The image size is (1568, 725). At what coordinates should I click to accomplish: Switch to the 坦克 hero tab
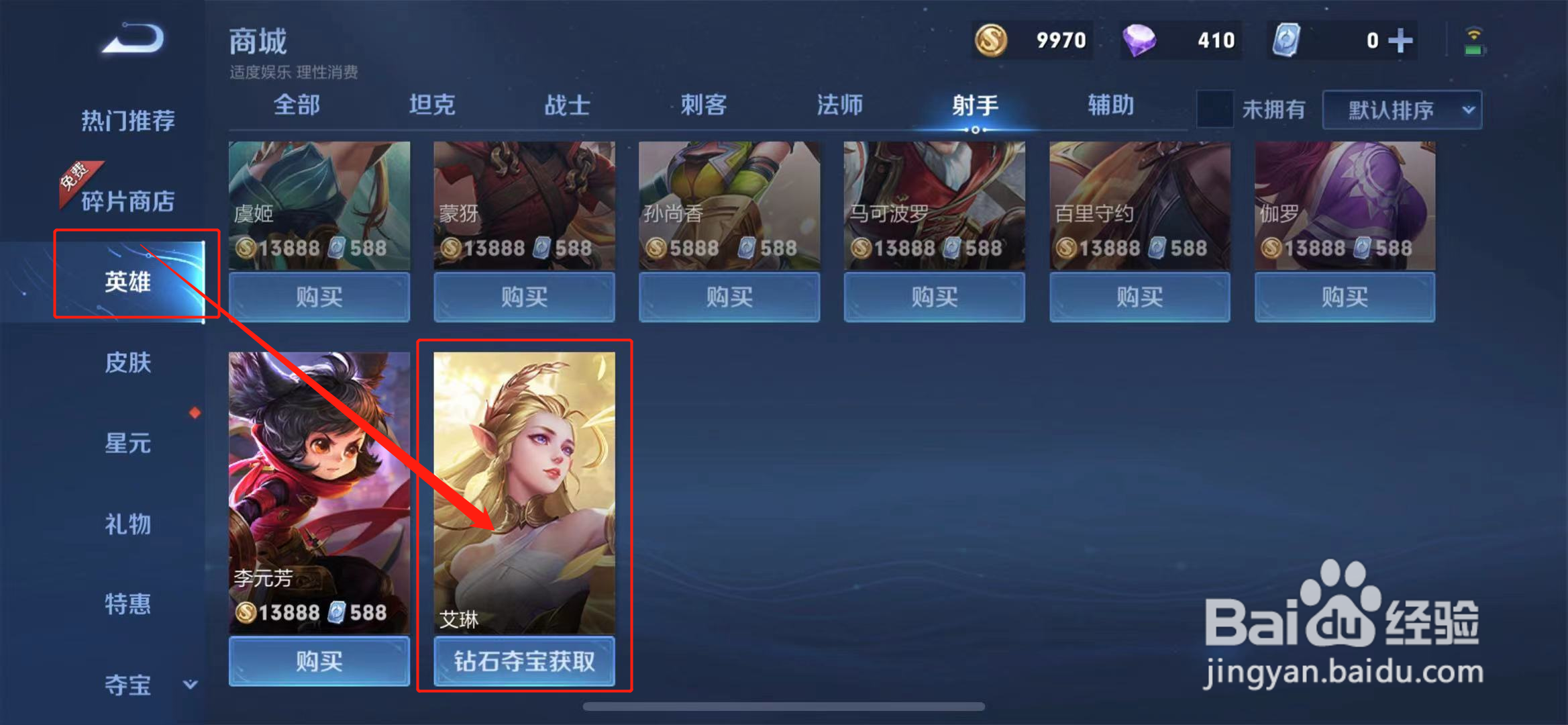pos(433,105)
